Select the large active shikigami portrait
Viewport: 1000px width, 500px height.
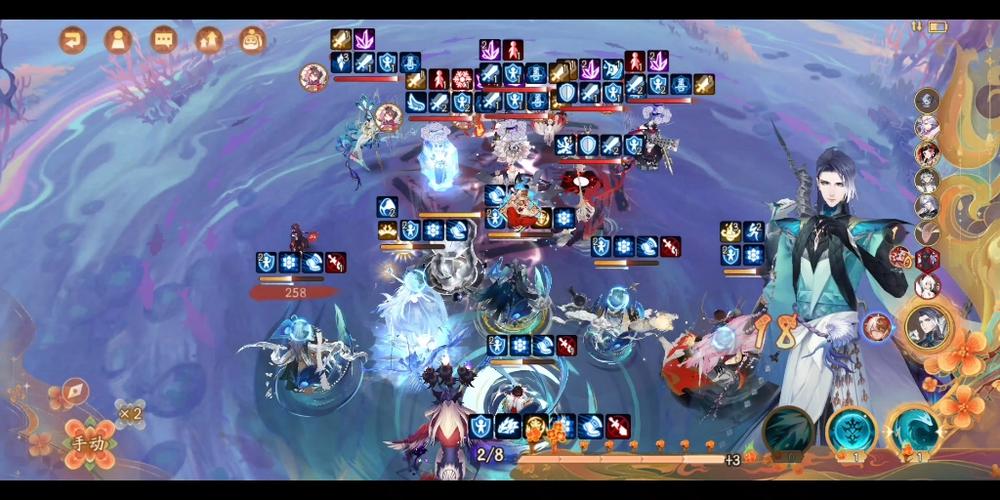[927, 326]
